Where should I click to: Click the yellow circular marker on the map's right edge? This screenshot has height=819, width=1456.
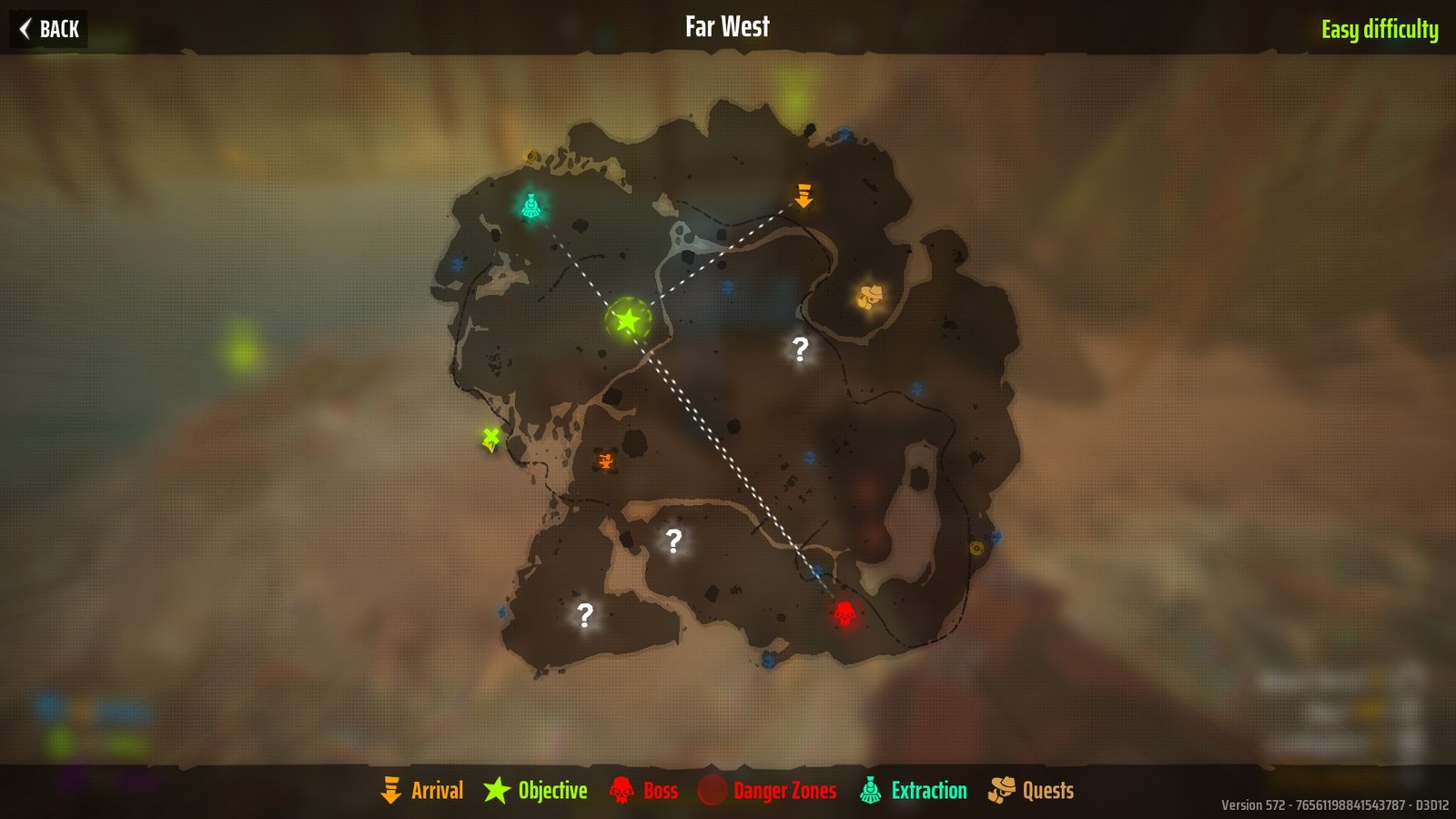click(976, 550)
